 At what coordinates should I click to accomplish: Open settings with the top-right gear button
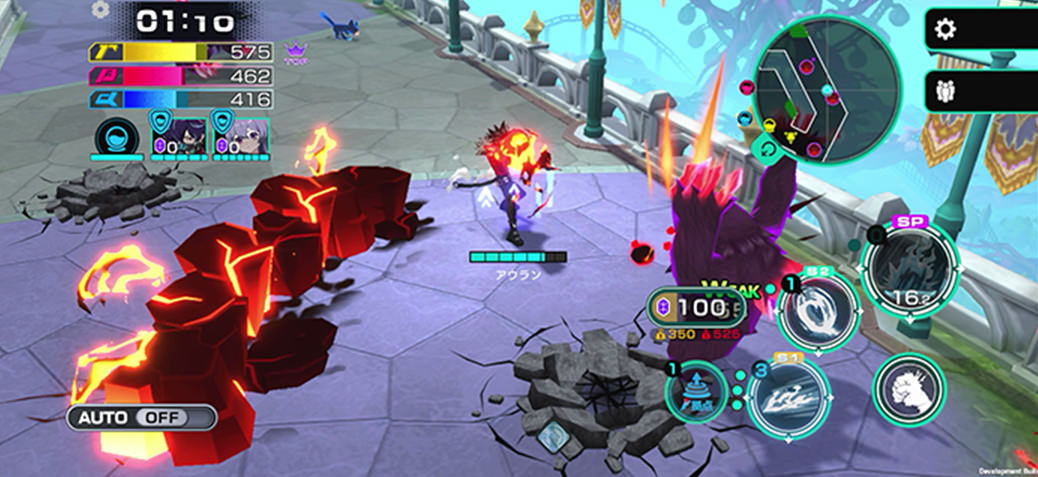945,29
